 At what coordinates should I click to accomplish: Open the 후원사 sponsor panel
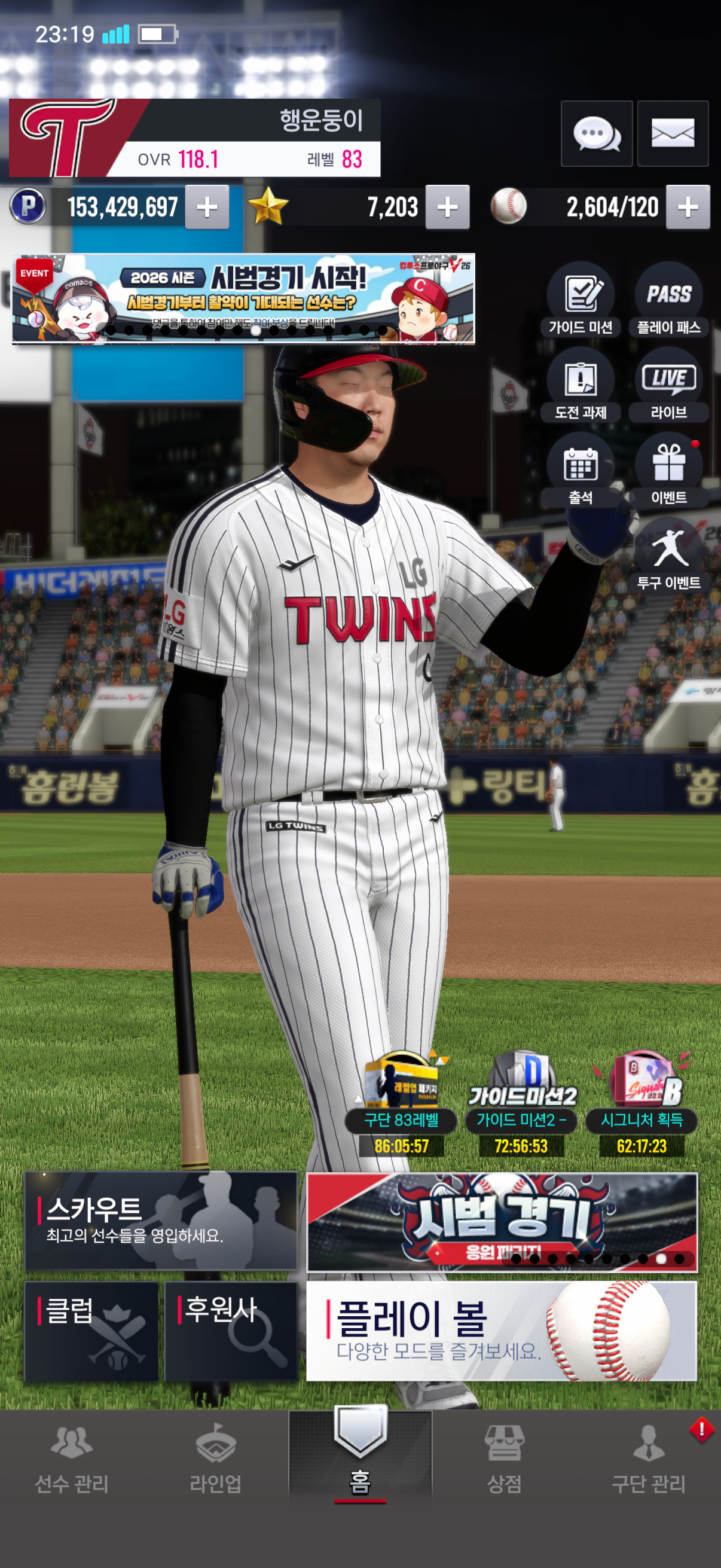coord(231,1331)
